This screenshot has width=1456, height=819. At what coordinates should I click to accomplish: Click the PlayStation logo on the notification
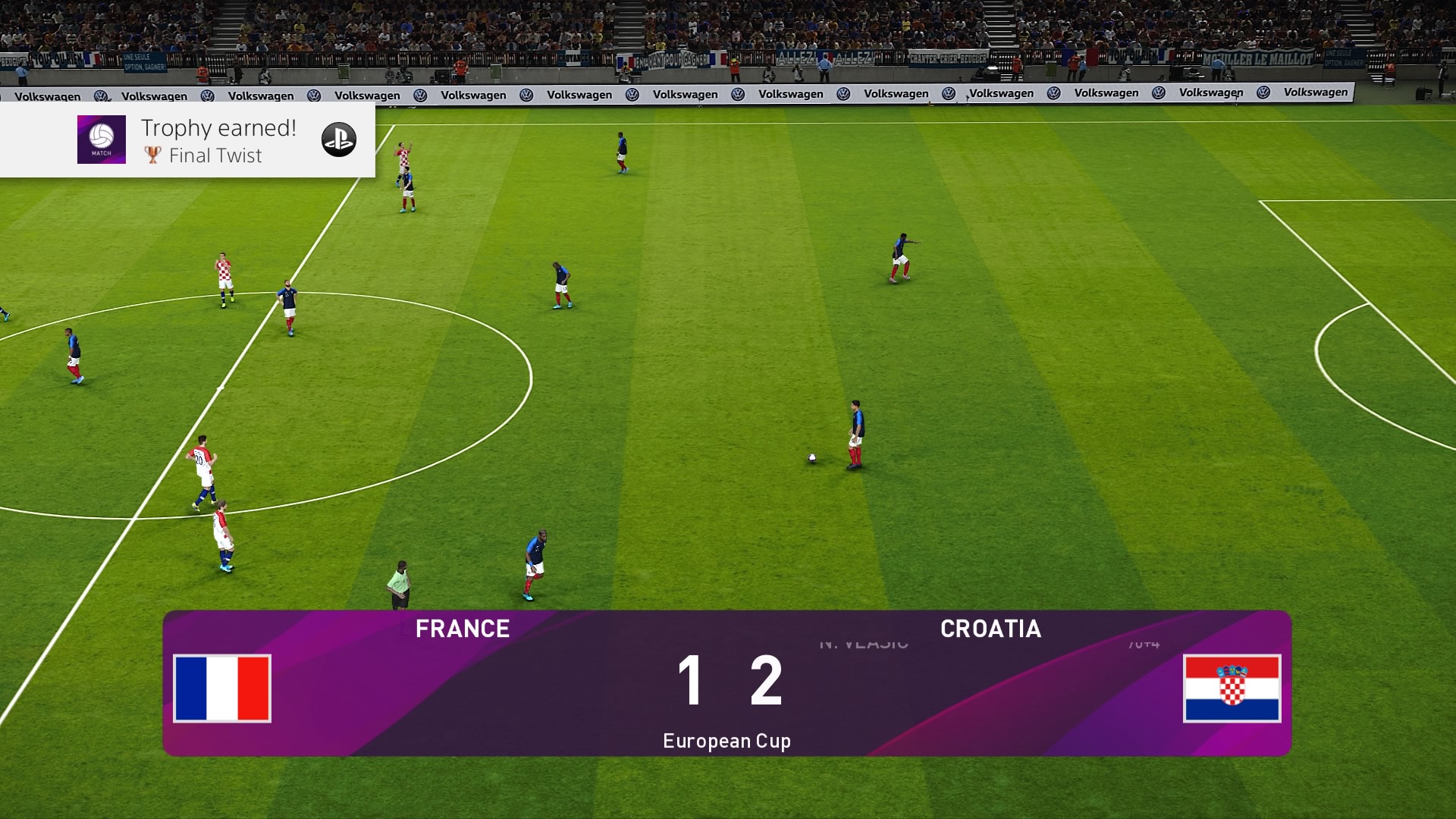click(338, 140)
